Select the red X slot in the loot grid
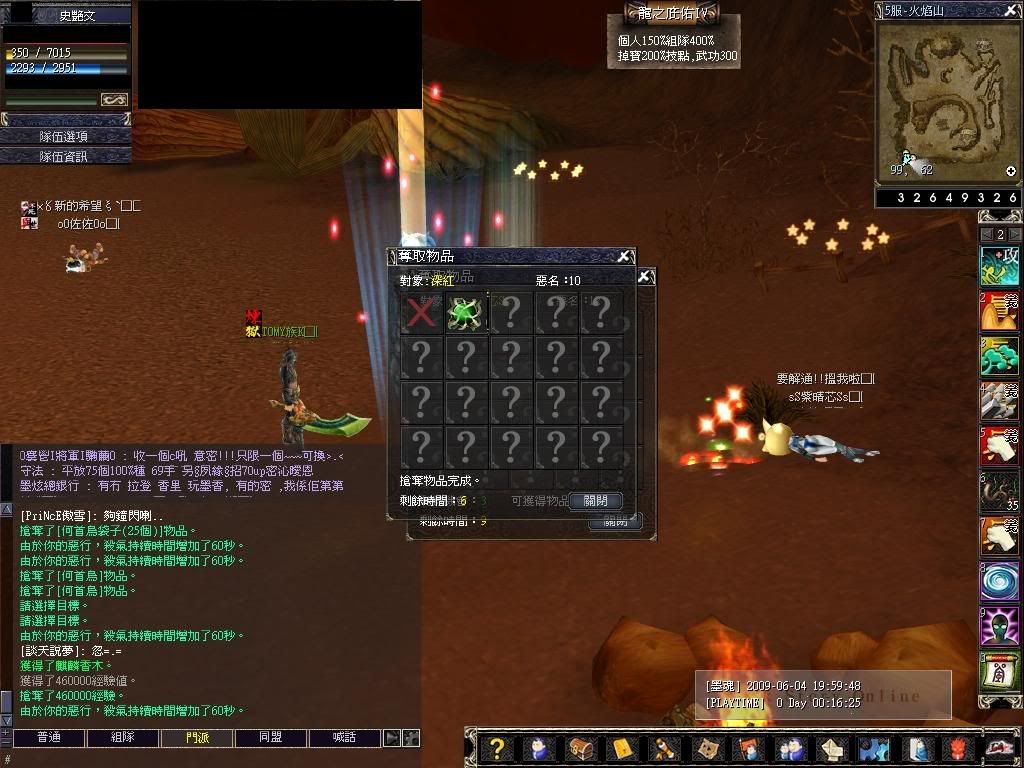Screen dimensions: 1024x768 421,313
